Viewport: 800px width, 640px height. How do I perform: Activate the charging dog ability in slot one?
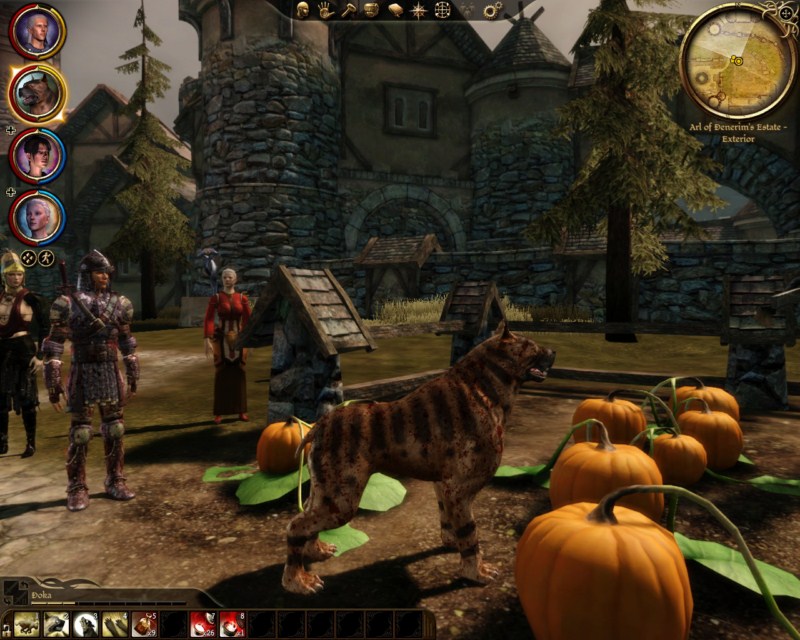point(27,624)
